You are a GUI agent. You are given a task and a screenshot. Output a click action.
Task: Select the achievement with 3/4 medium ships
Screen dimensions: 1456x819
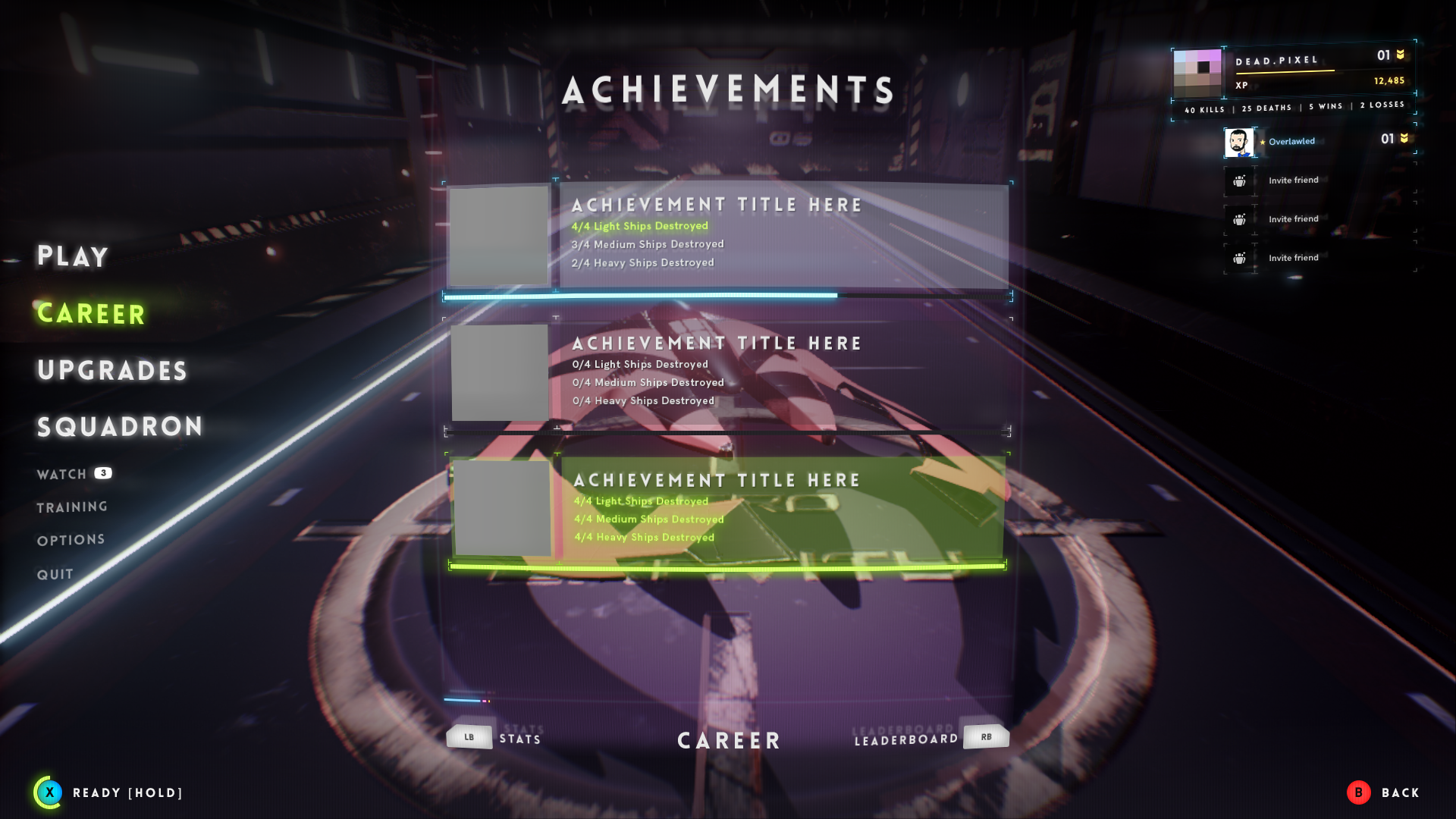[728, 236]
